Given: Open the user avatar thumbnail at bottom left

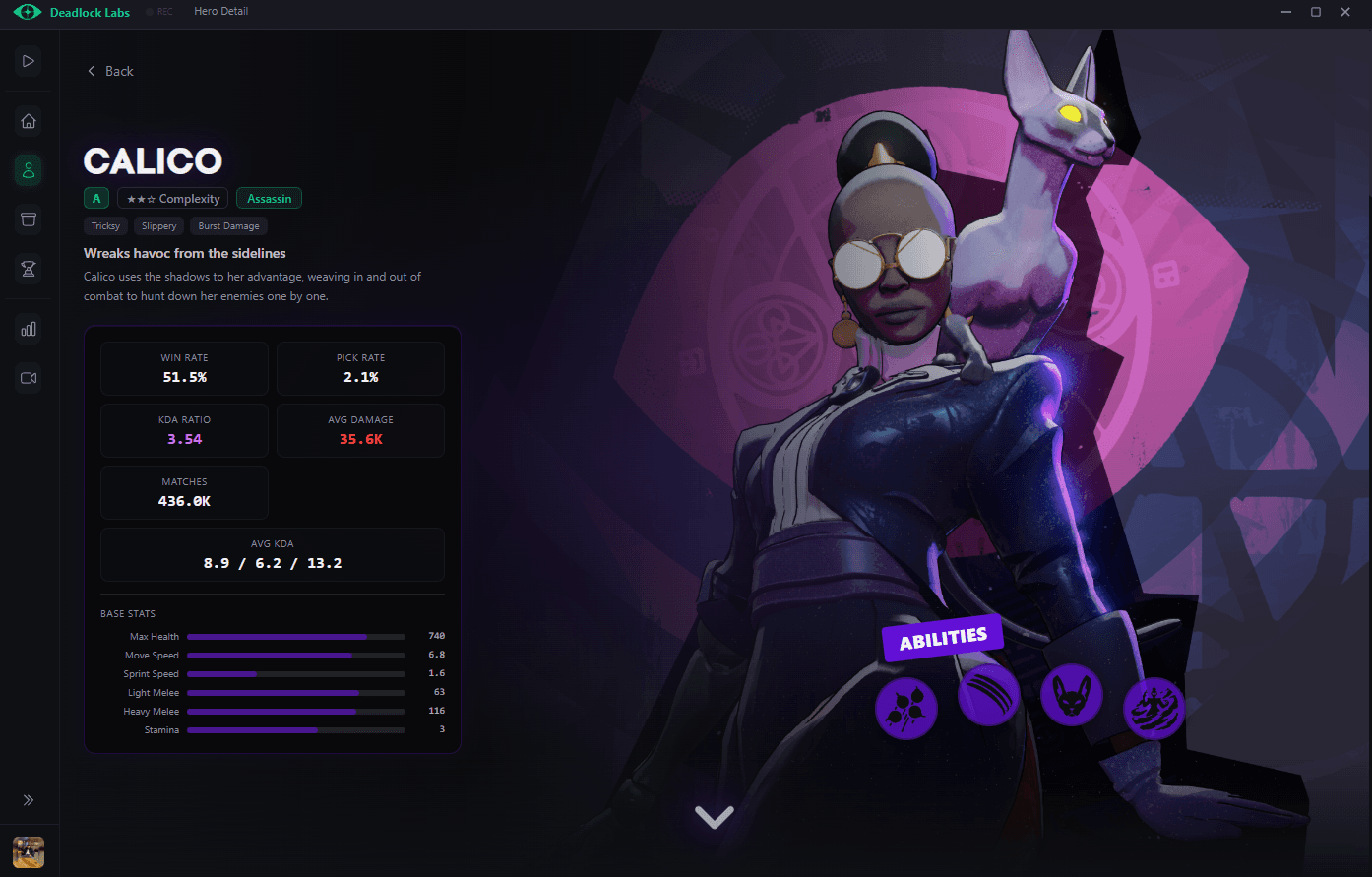Looking at the screenshot, I should (x=28, y=851).
